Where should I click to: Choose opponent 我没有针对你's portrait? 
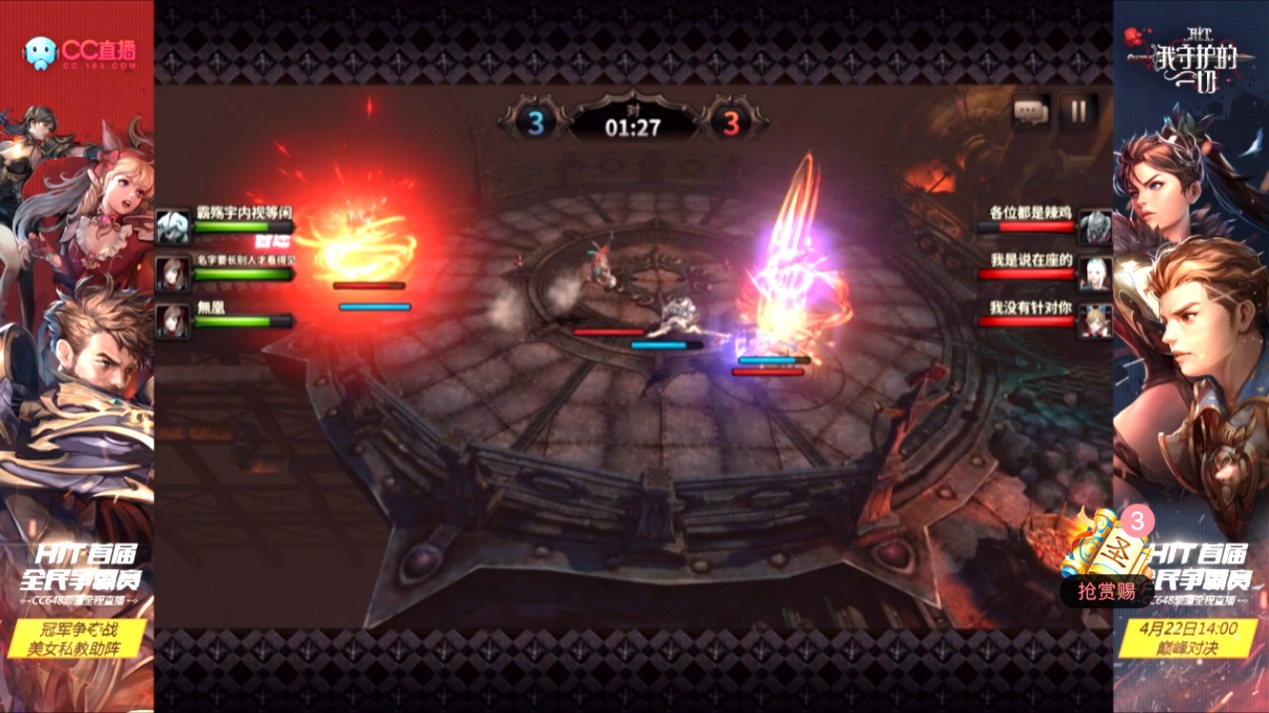click(1096, 320)
